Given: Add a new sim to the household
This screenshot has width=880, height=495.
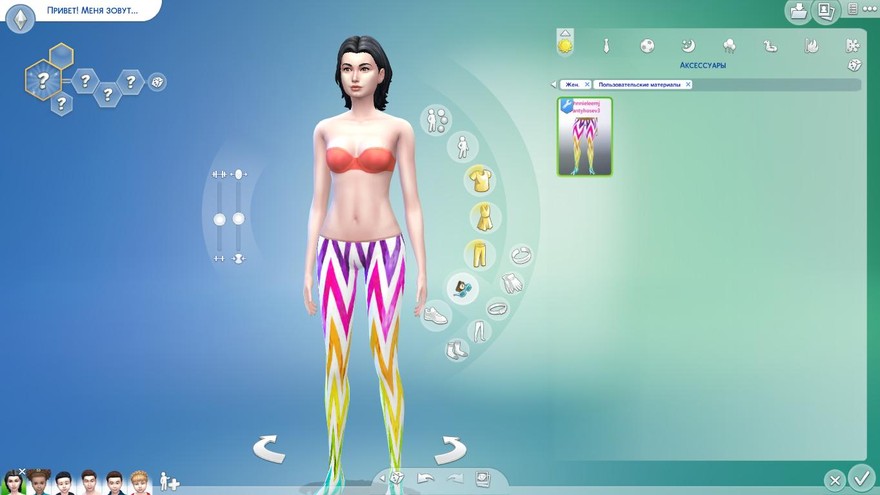Looking at the screenshot, I should click(x=169, y=482).
